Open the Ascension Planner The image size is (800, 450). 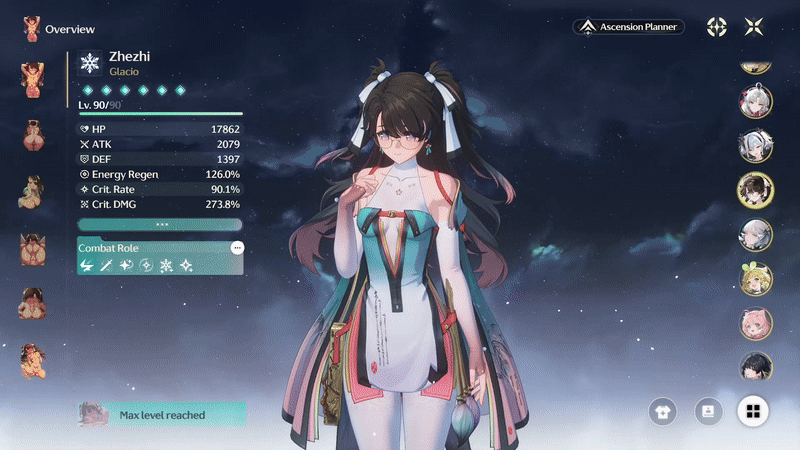point(629,27)
